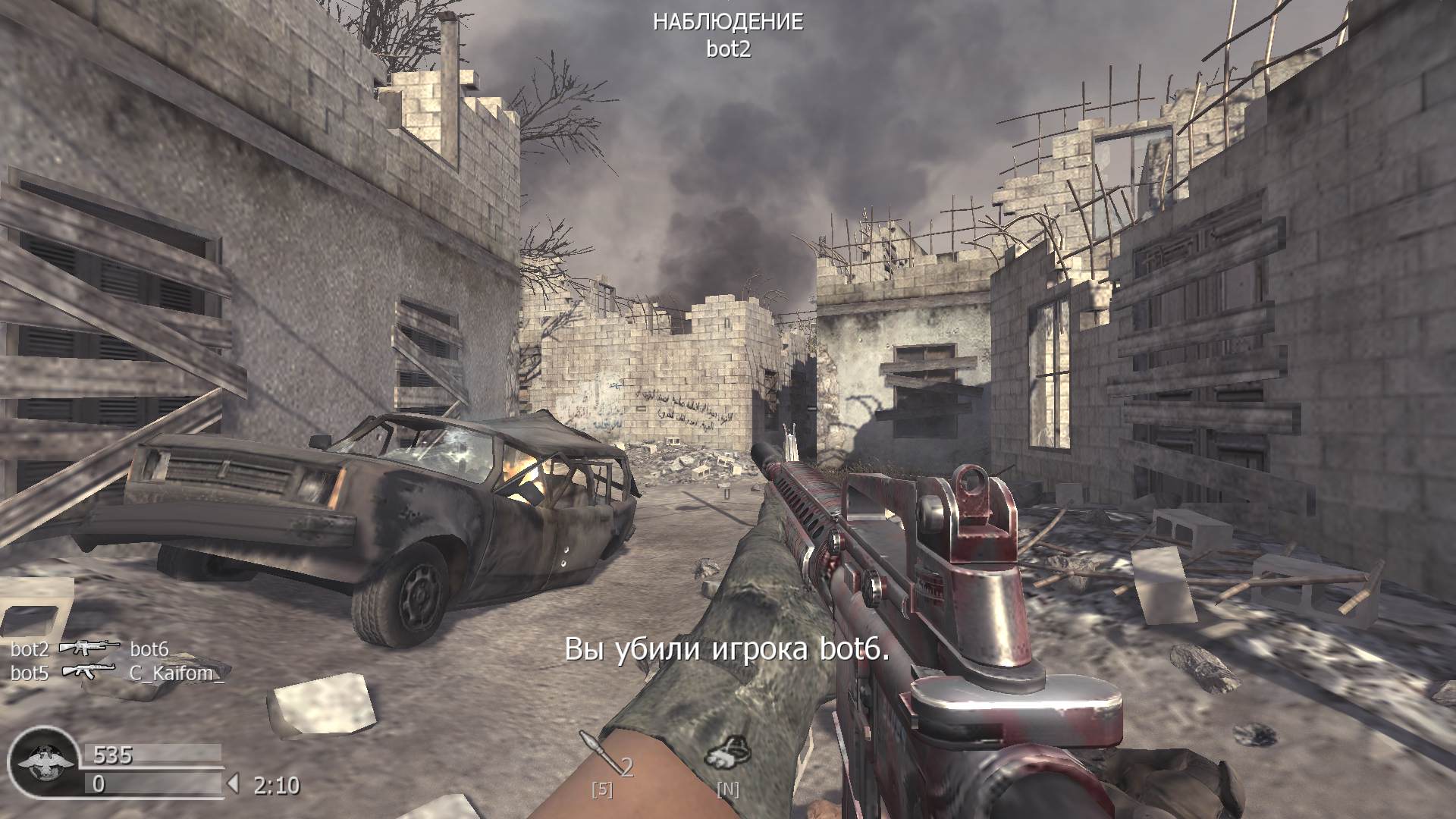Select the night vision goggles icon
1456x819 pixels.
coord(728,753)
